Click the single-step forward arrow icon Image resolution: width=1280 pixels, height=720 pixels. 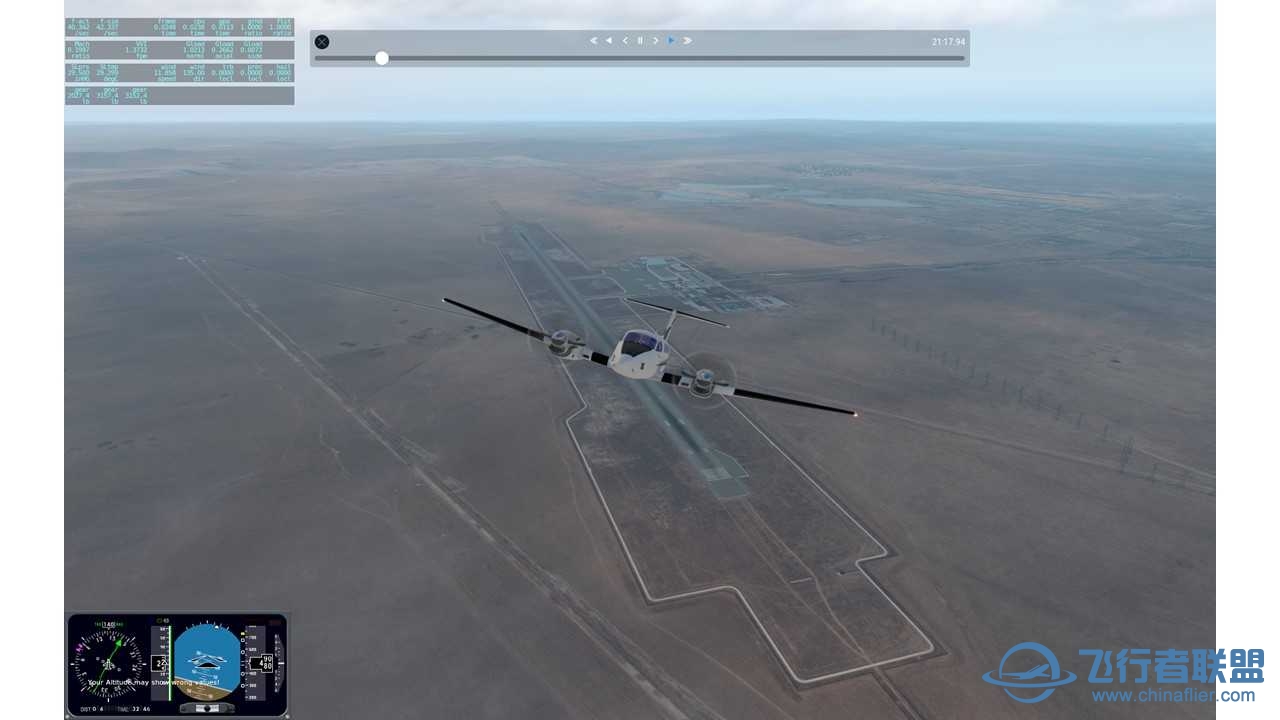click(x=655, y=40)
